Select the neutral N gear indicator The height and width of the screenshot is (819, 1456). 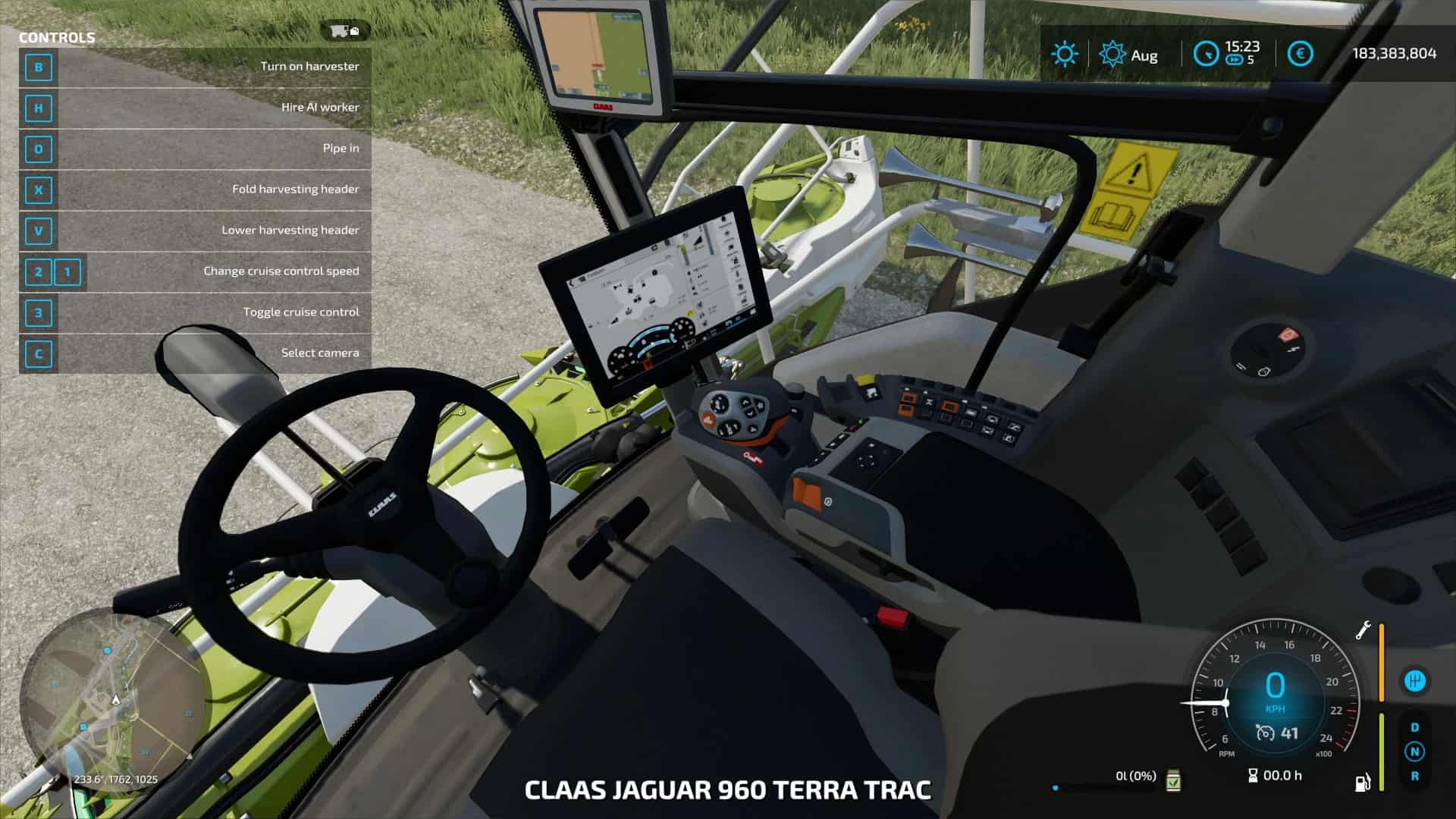coord(1414,752)
